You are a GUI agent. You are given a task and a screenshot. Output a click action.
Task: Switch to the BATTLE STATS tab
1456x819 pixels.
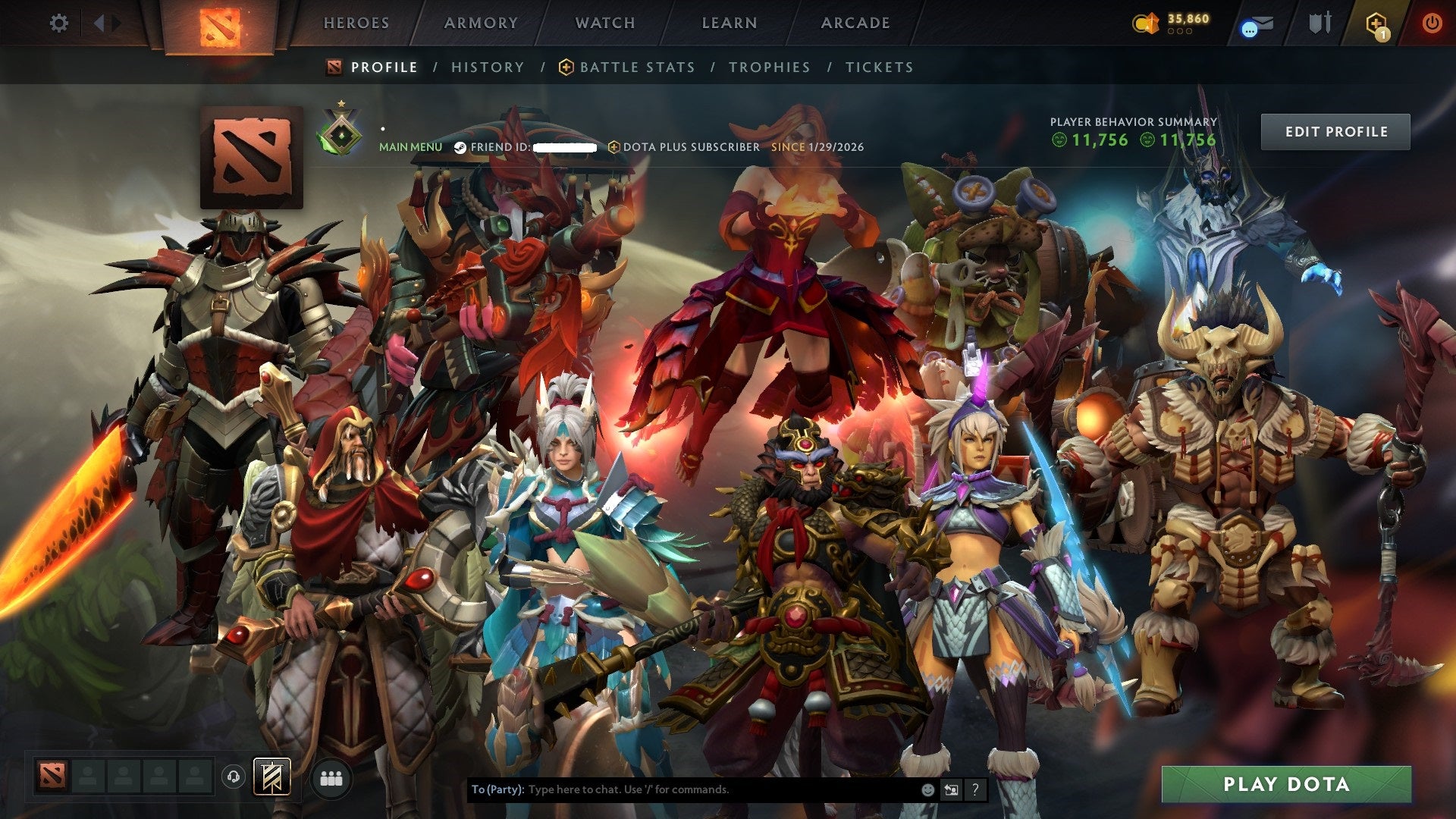635,67
